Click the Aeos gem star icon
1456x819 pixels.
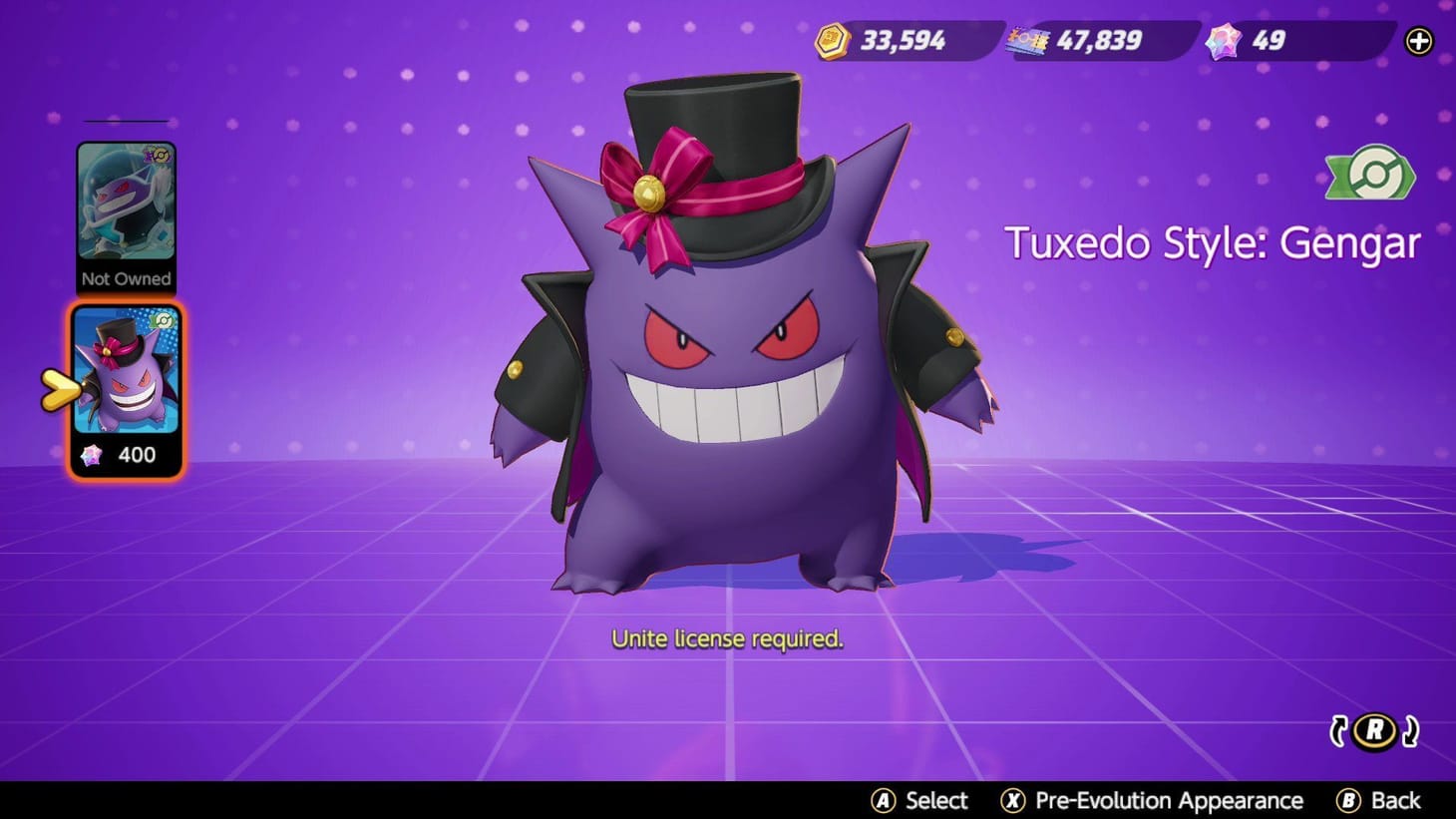(1224, 41)
